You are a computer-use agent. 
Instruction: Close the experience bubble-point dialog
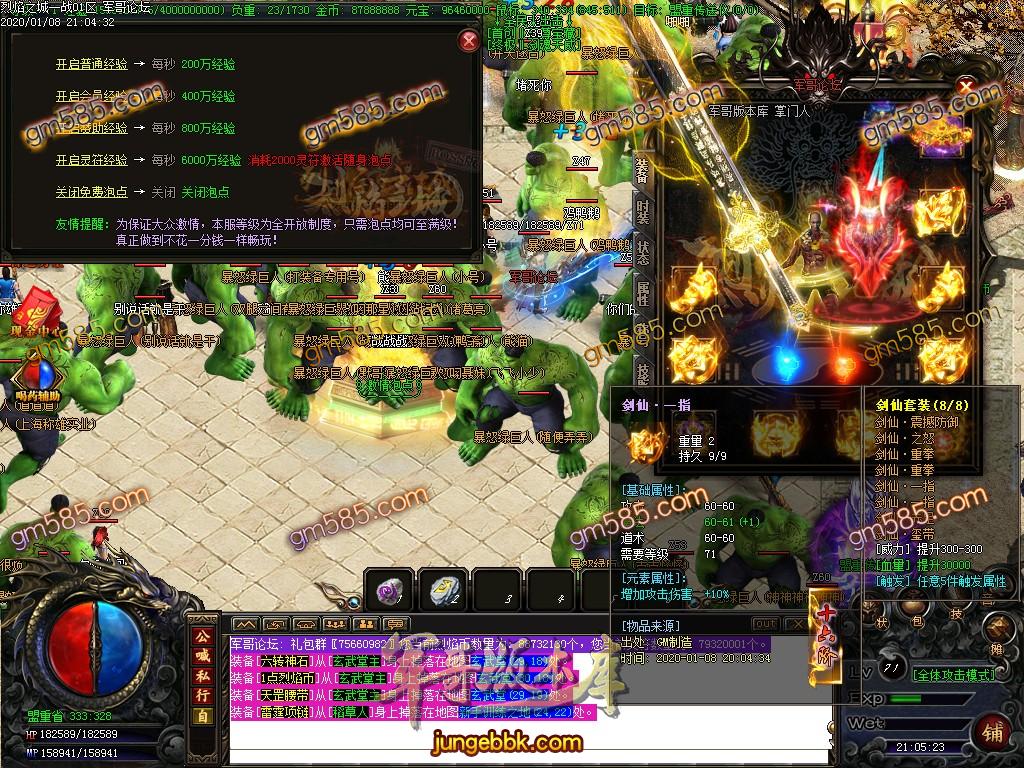(x=468, y=41)
